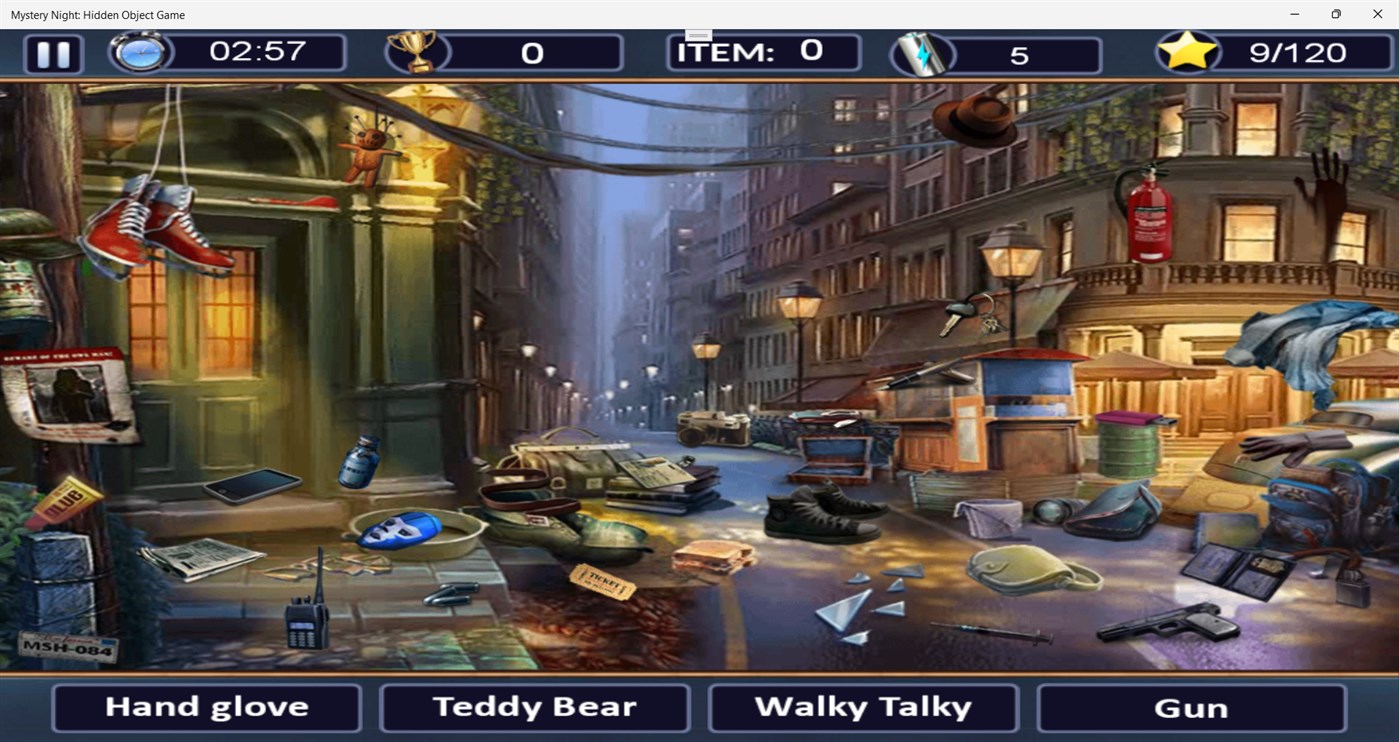Viewport: 1399px width, 742px height.
Task: Click the Mystery Night title bar text
Action: click(97, 15)
